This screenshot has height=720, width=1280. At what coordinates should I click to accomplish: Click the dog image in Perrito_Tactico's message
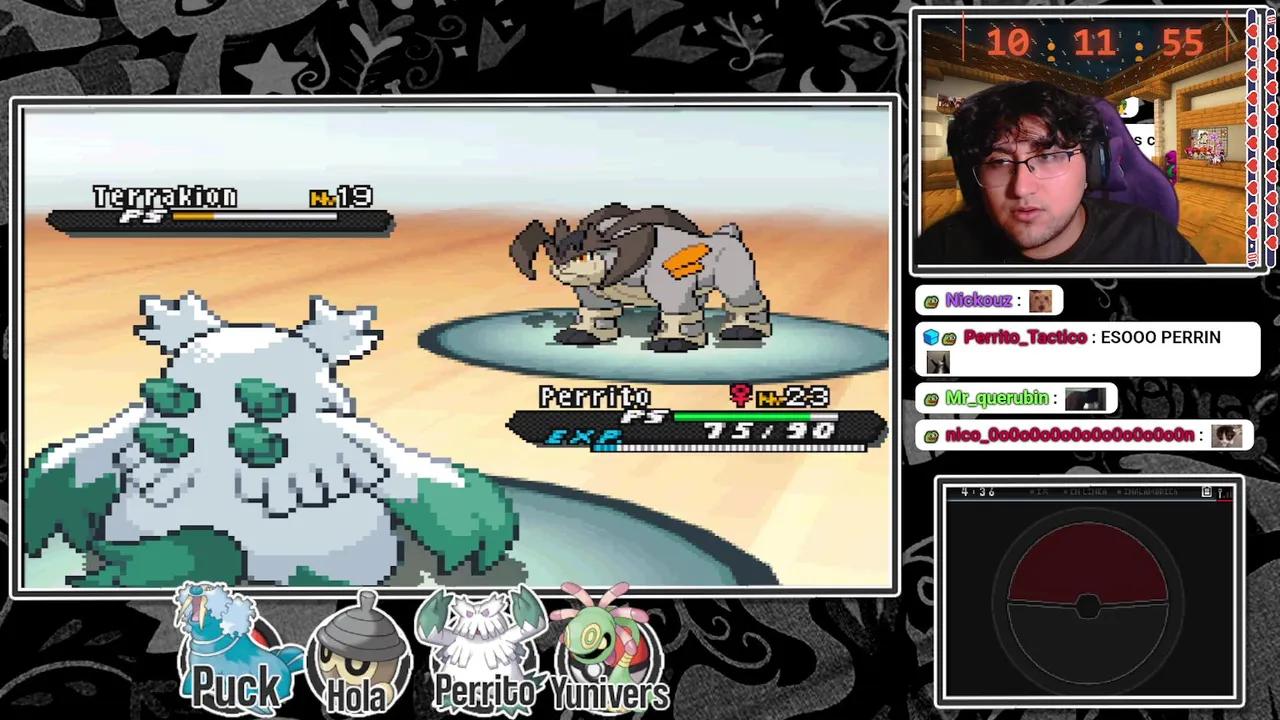coord(938,362)
